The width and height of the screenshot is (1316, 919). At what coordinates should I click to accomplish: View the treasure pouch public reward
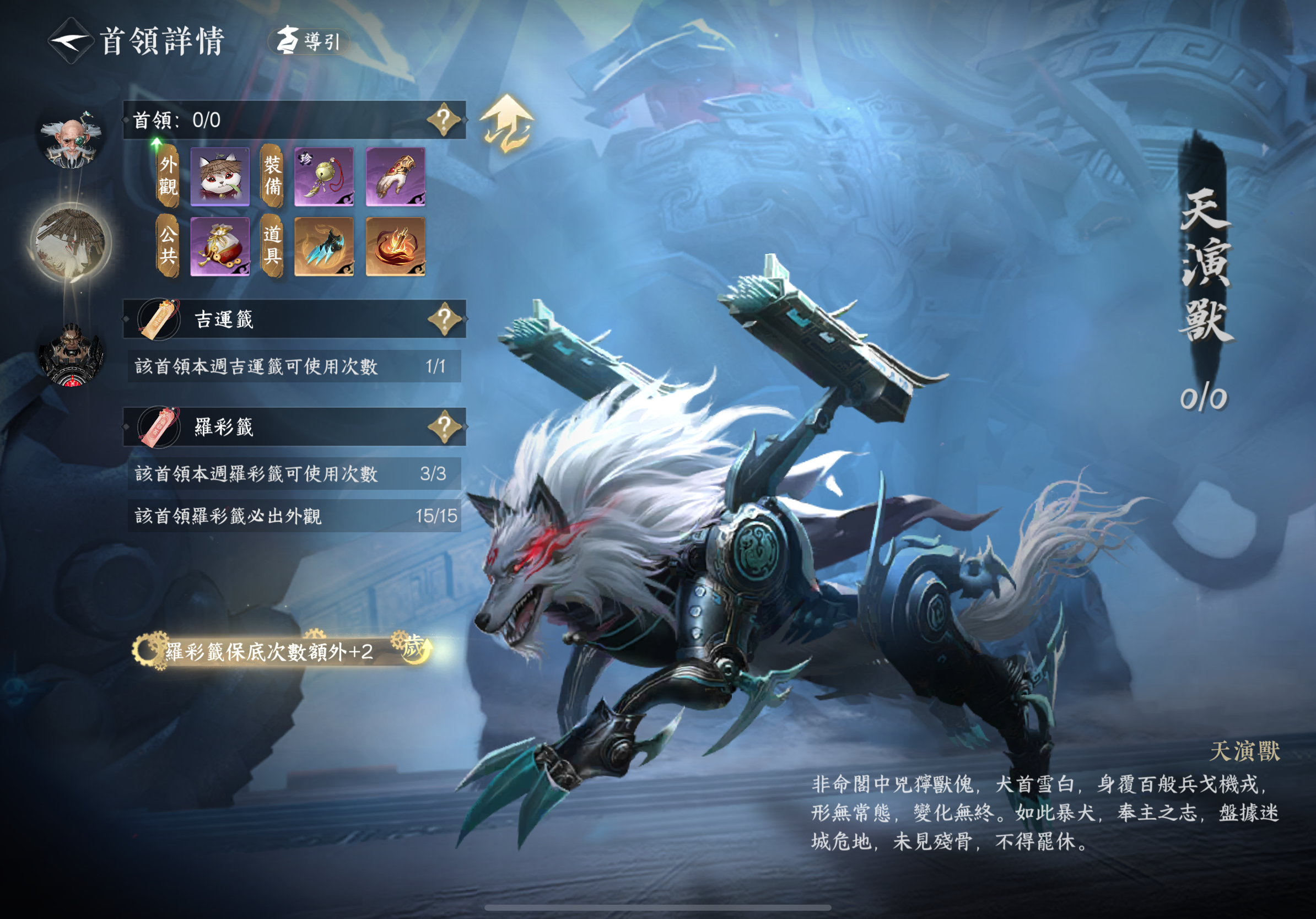[220, 247]
